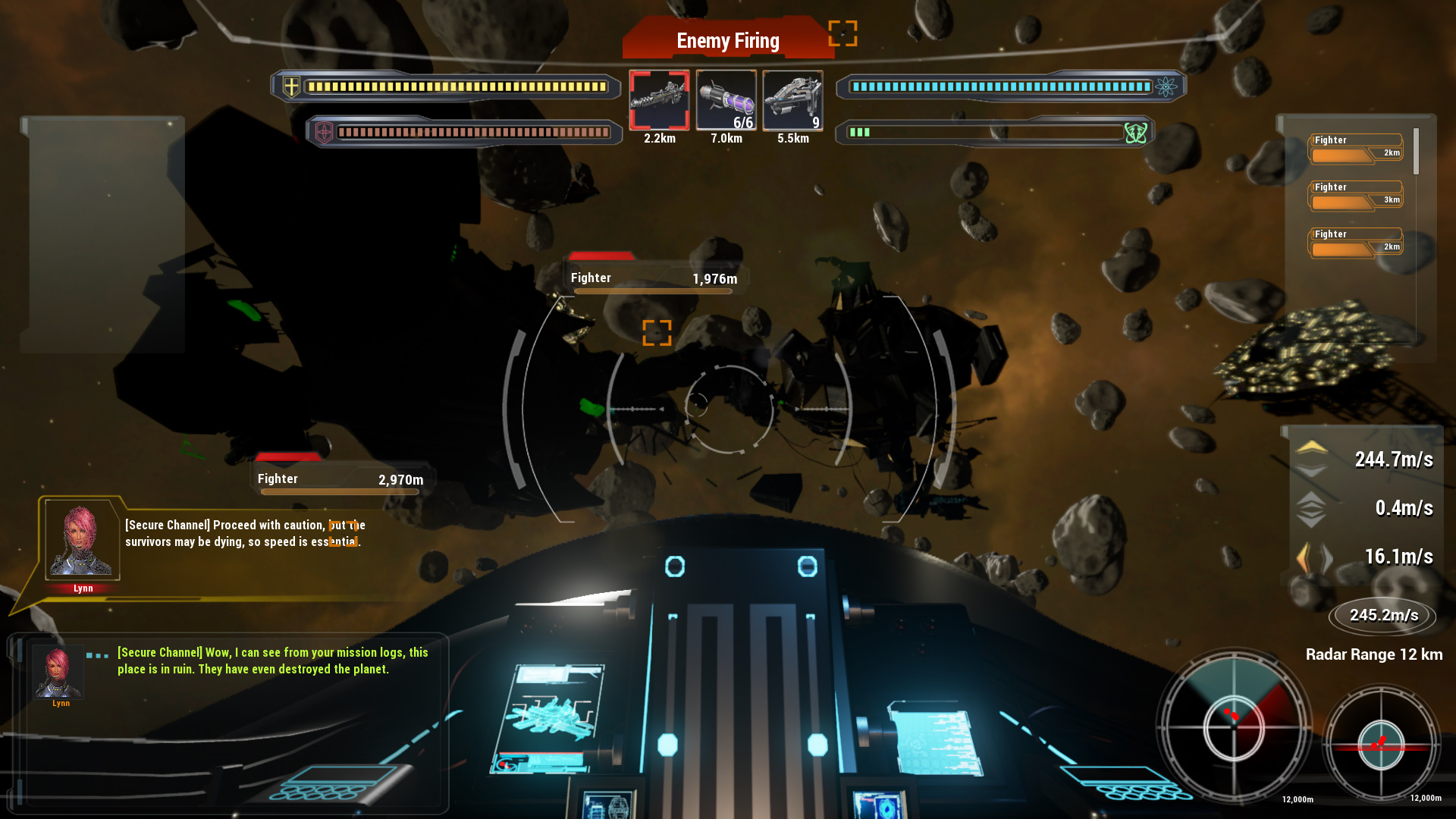
Task: Click the 245.2m/s total speed readout
Action: (x=1382, y=615)
